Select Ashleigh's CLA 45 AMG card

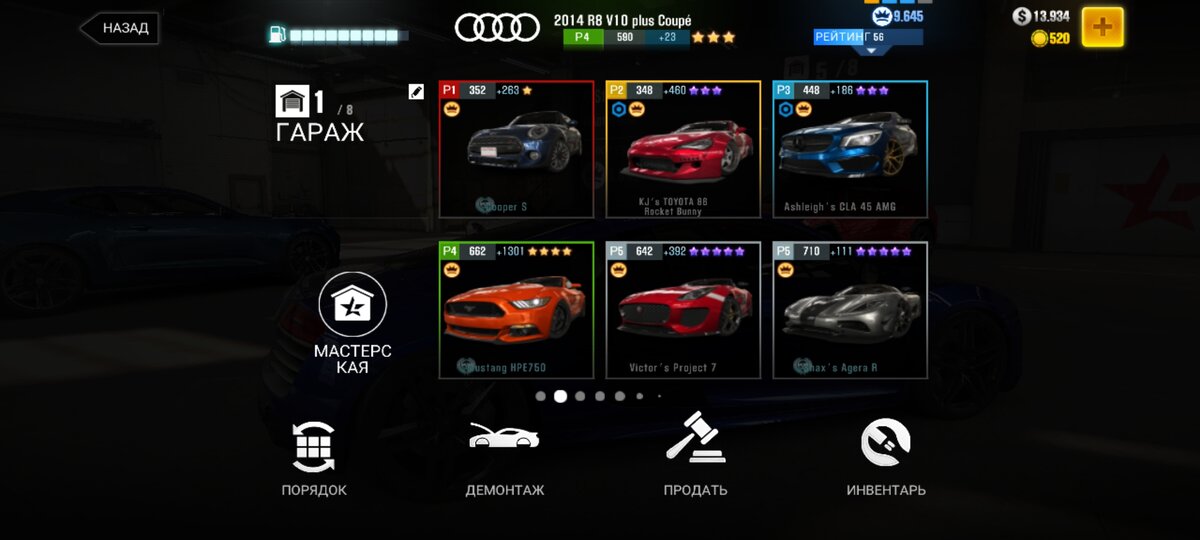point(850,150)
